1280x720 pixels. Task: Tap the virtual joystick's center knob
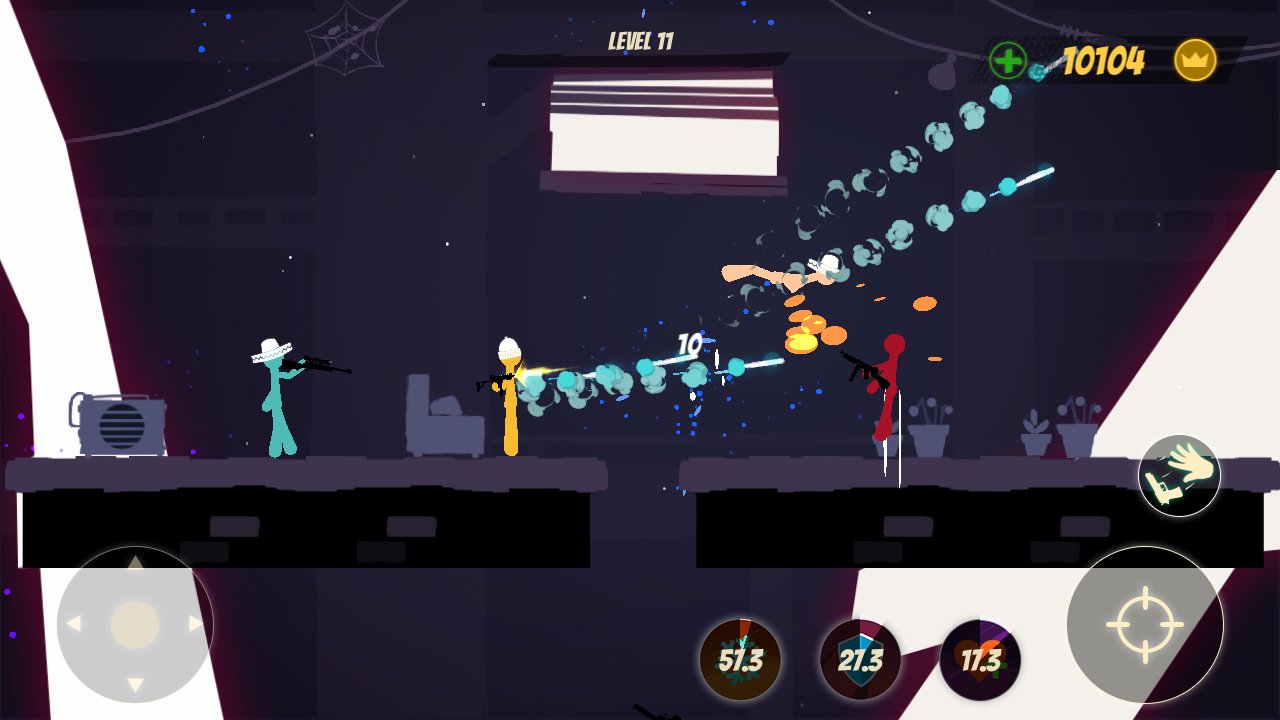point(135,625)
